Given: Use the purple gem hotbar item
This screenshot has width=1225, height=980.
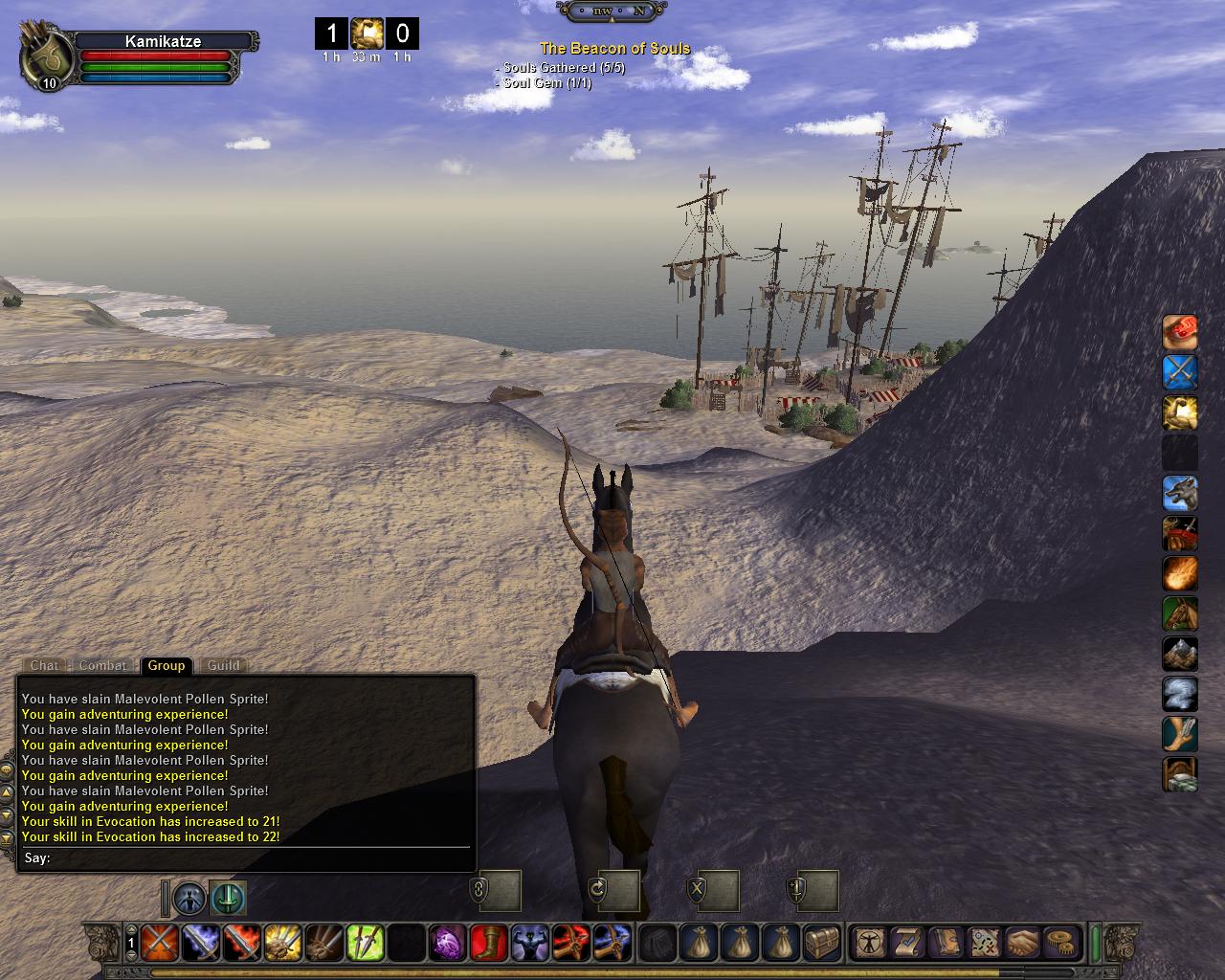Looking at the screenshot, I should tap(447, 943).
